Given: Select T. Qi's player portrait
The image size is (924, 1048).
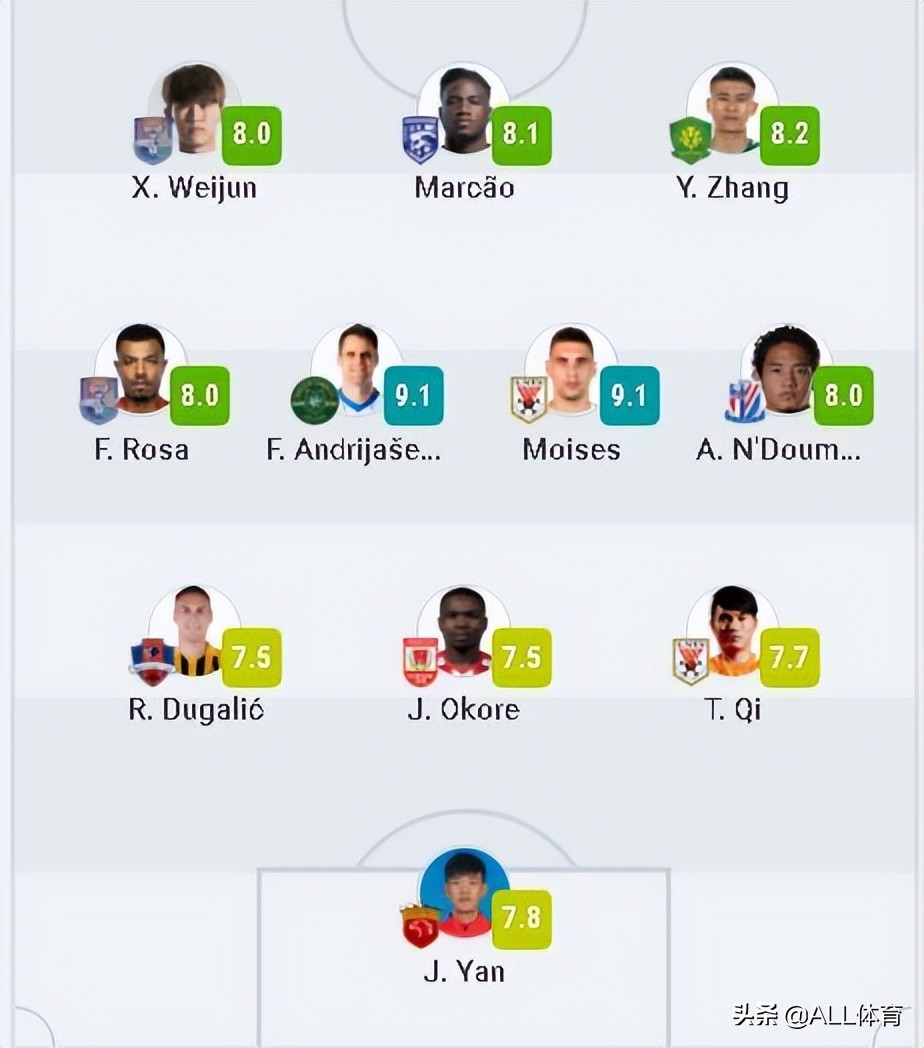Looking at the screenshot, I should tap(733, 632).
